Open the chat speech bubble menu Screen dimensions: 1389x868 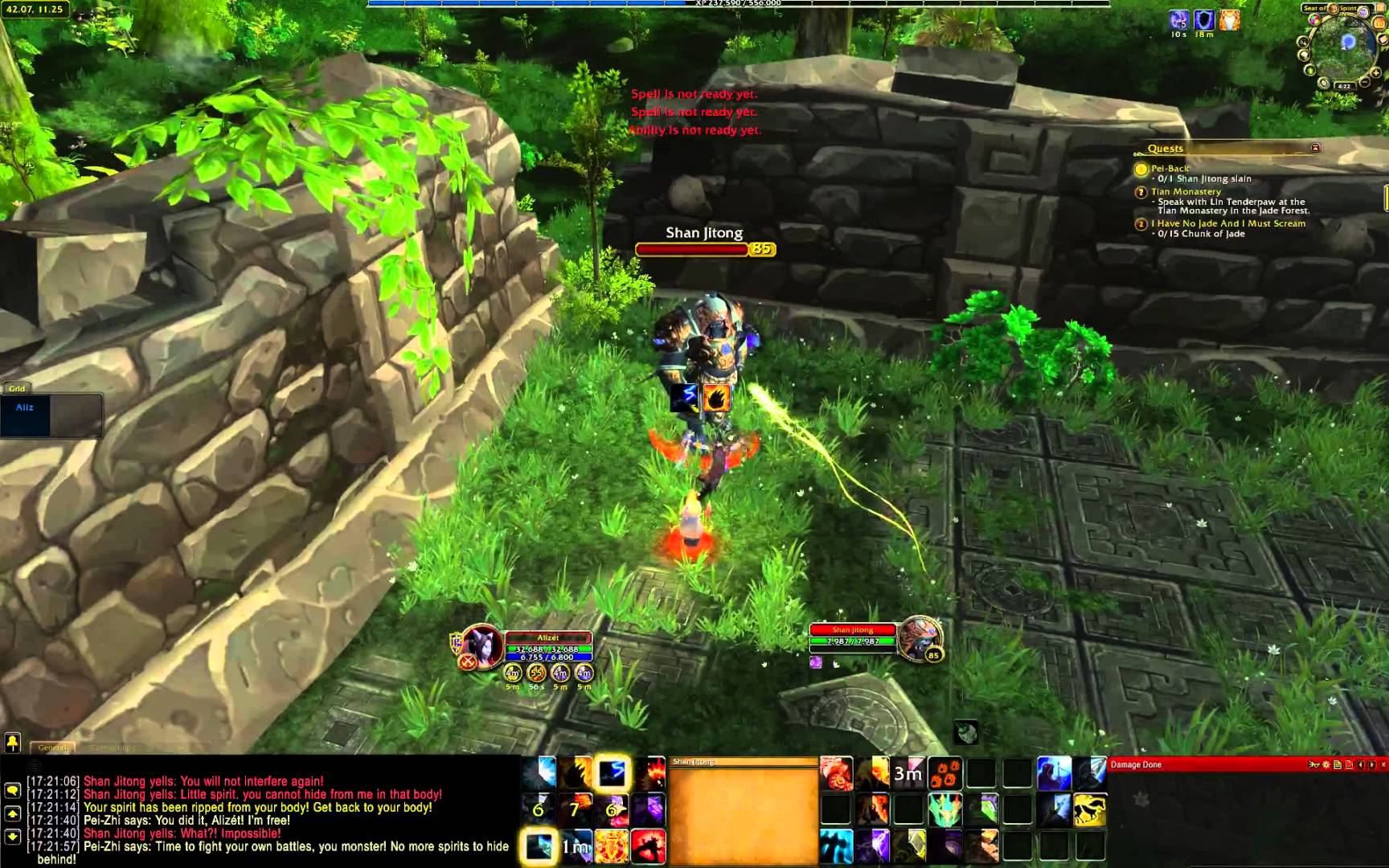click(x=12, y=790)
